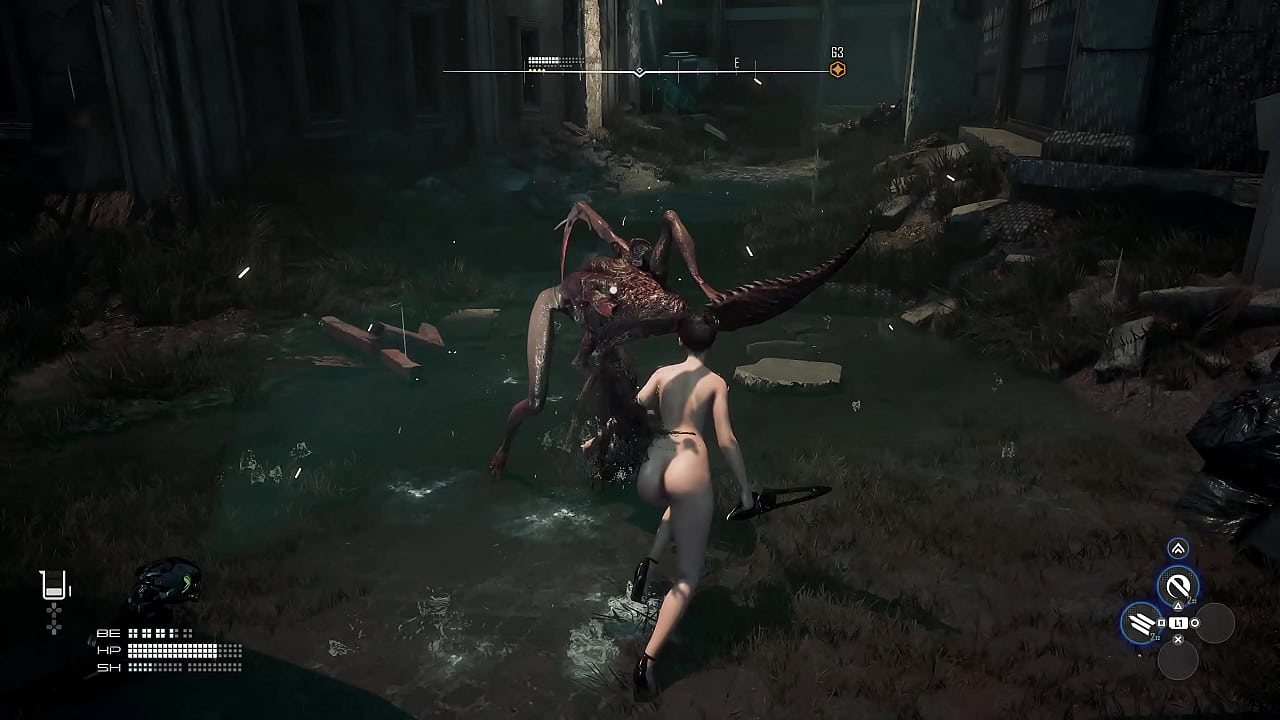Activate the triple slash Beta skill icon
The height and width of the screenshot is (720, 1280).
[1139, 624]
